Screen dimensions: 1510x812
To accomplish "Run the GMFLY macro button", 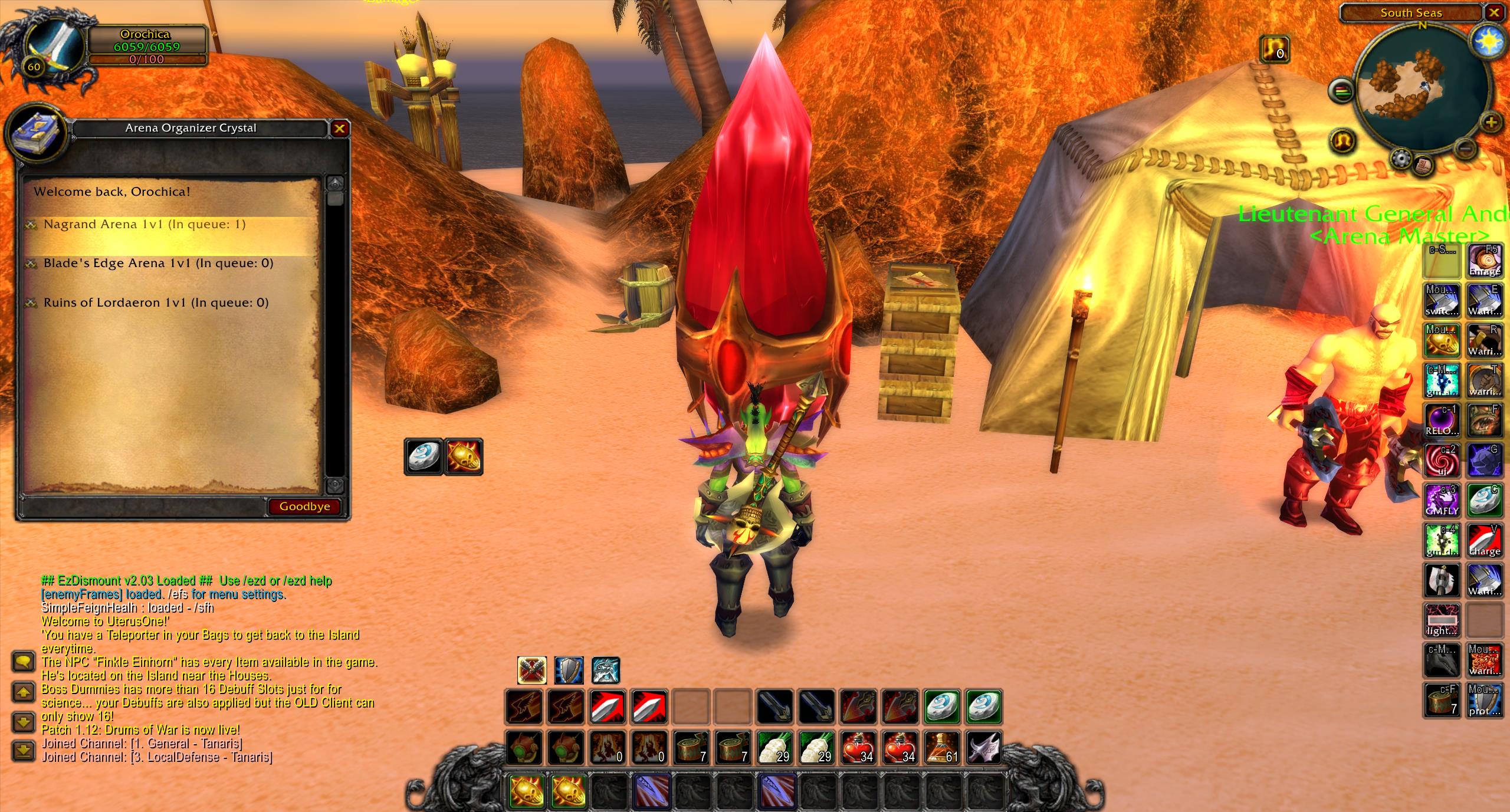I will pyautogui.click(x=1442, y=501).
